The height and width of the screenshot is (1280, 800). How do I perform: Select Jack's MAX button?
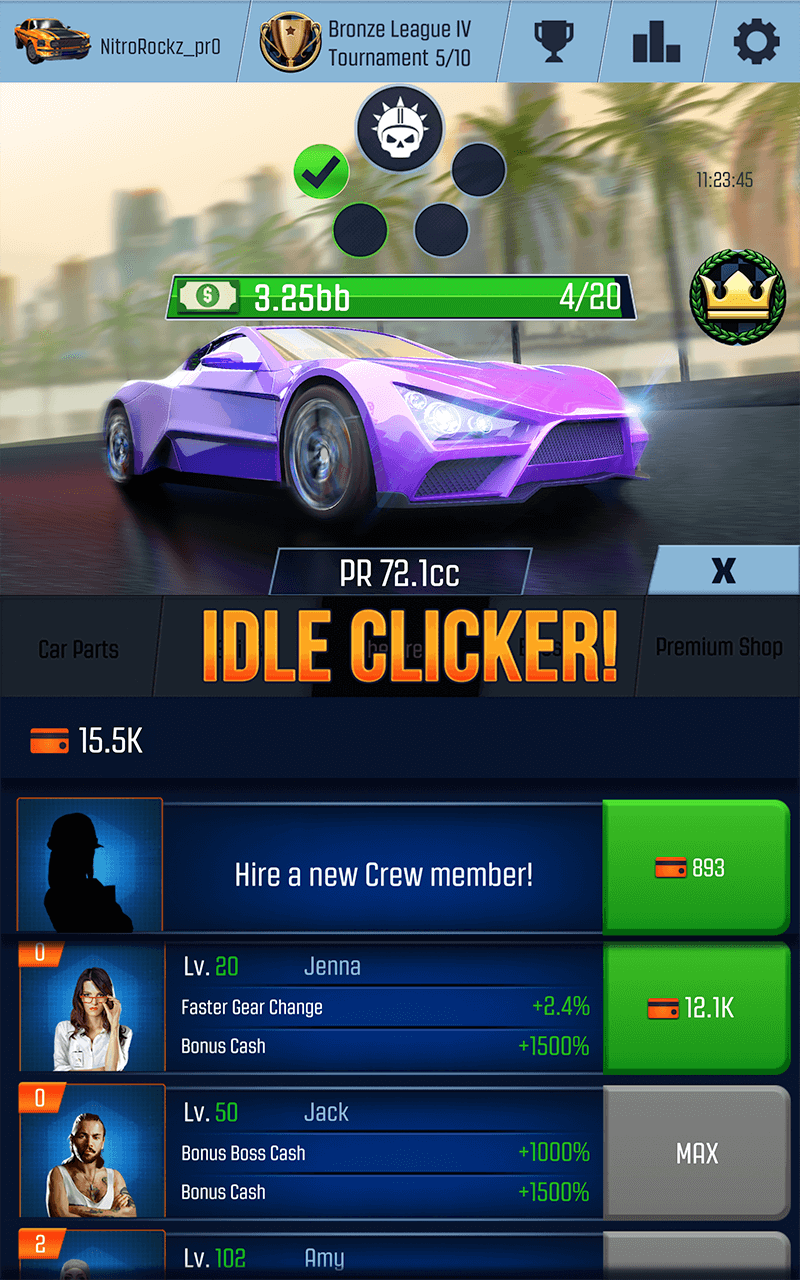(696, 1153)
